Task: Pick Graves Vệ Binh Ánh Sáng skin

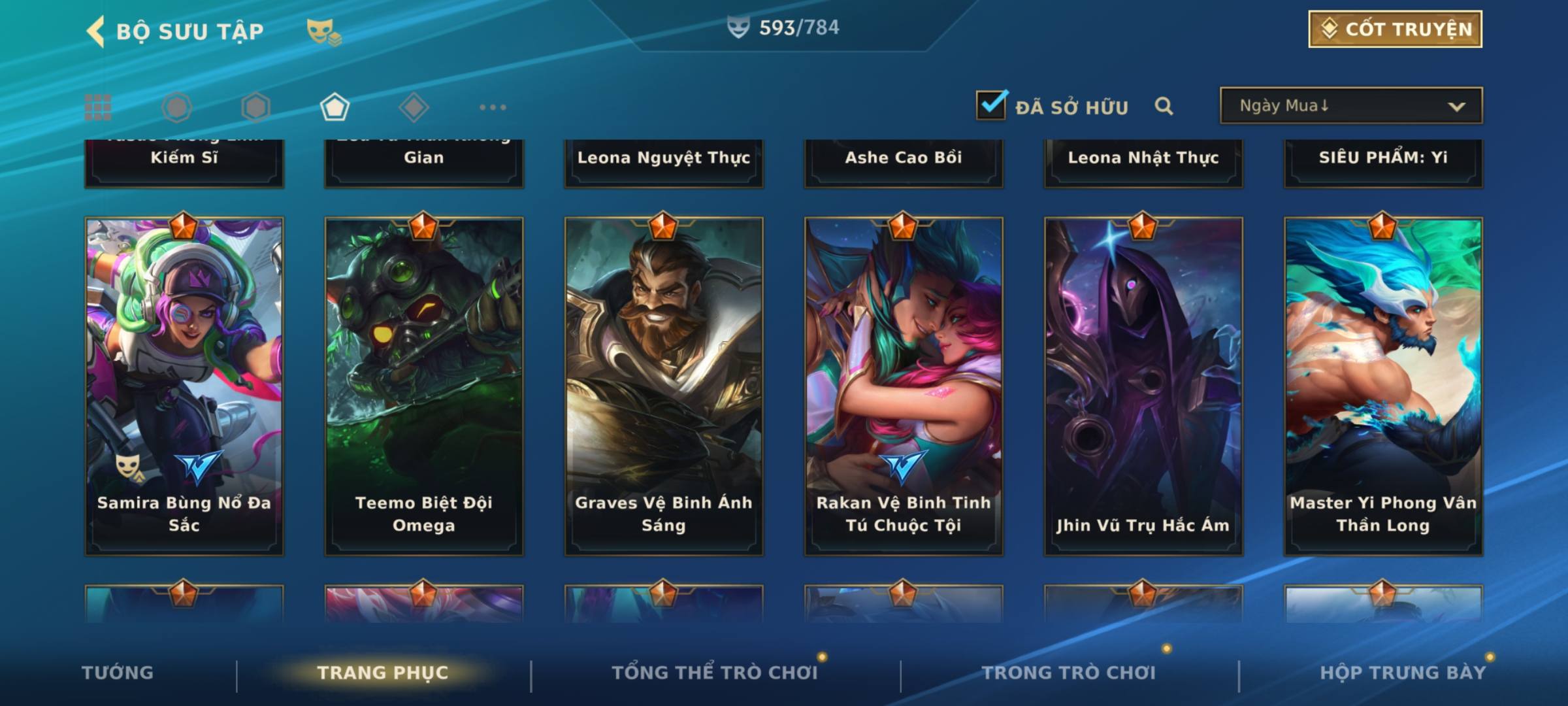Action: [664, 386]
